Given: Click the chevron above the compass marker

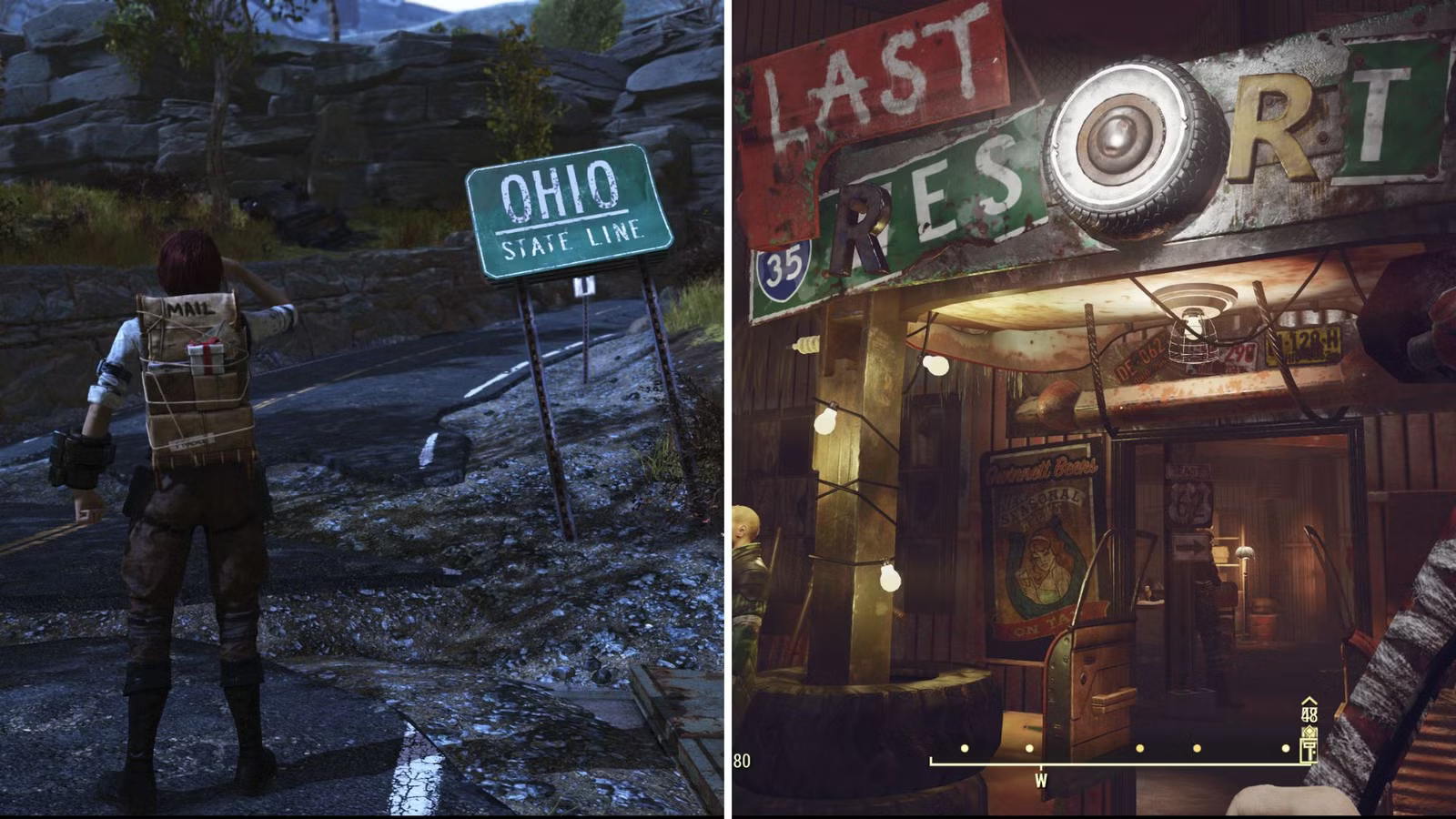Looking at the screenshot, I should point(1309,703).
